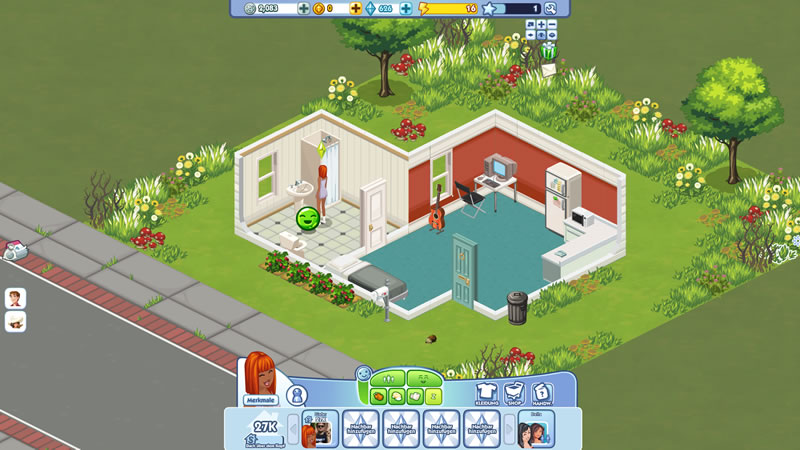Buy more gold coins via orange plus
Screen dimensions: 800x450
click(354, 8)
